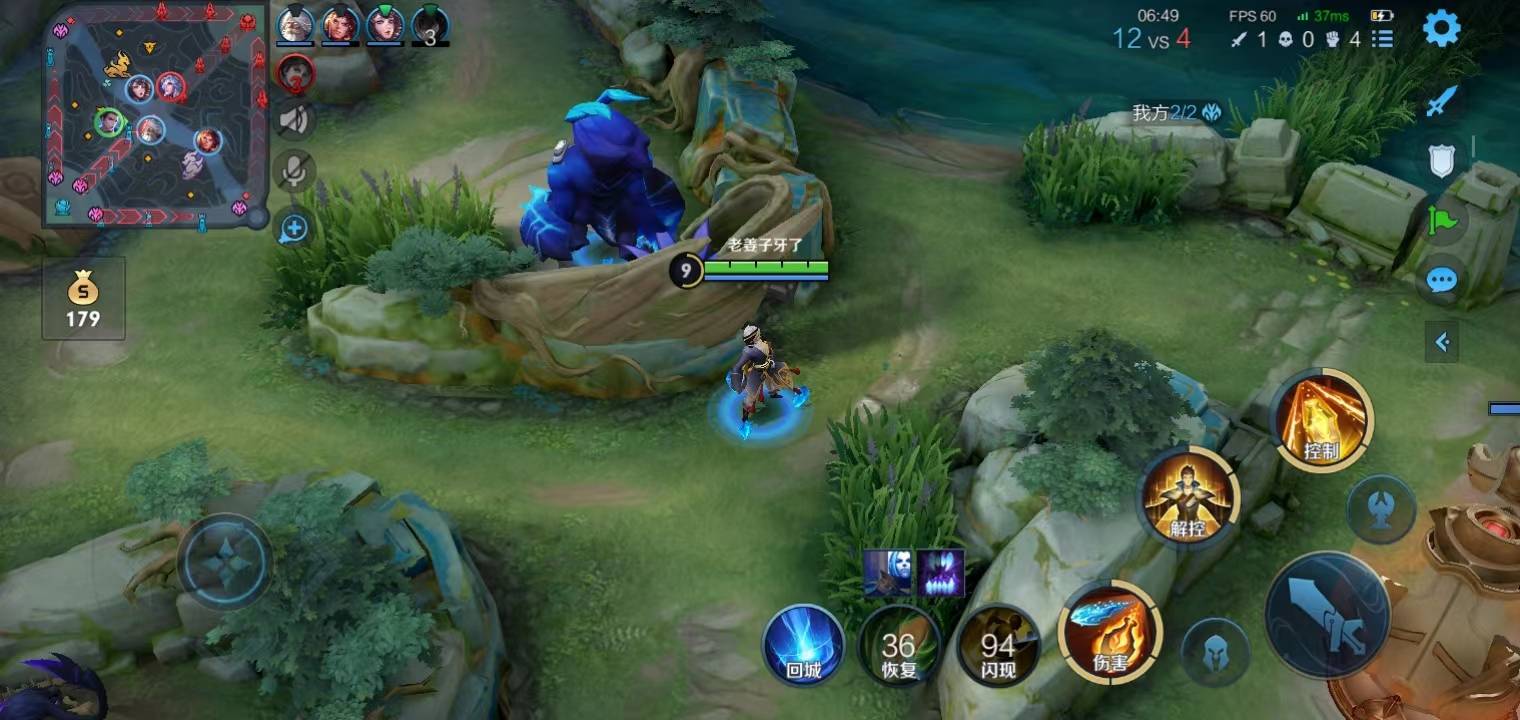Screen dimensions: 1520x720
Task: Tap the helmet minion-attack button
Action: point(1215,652)
